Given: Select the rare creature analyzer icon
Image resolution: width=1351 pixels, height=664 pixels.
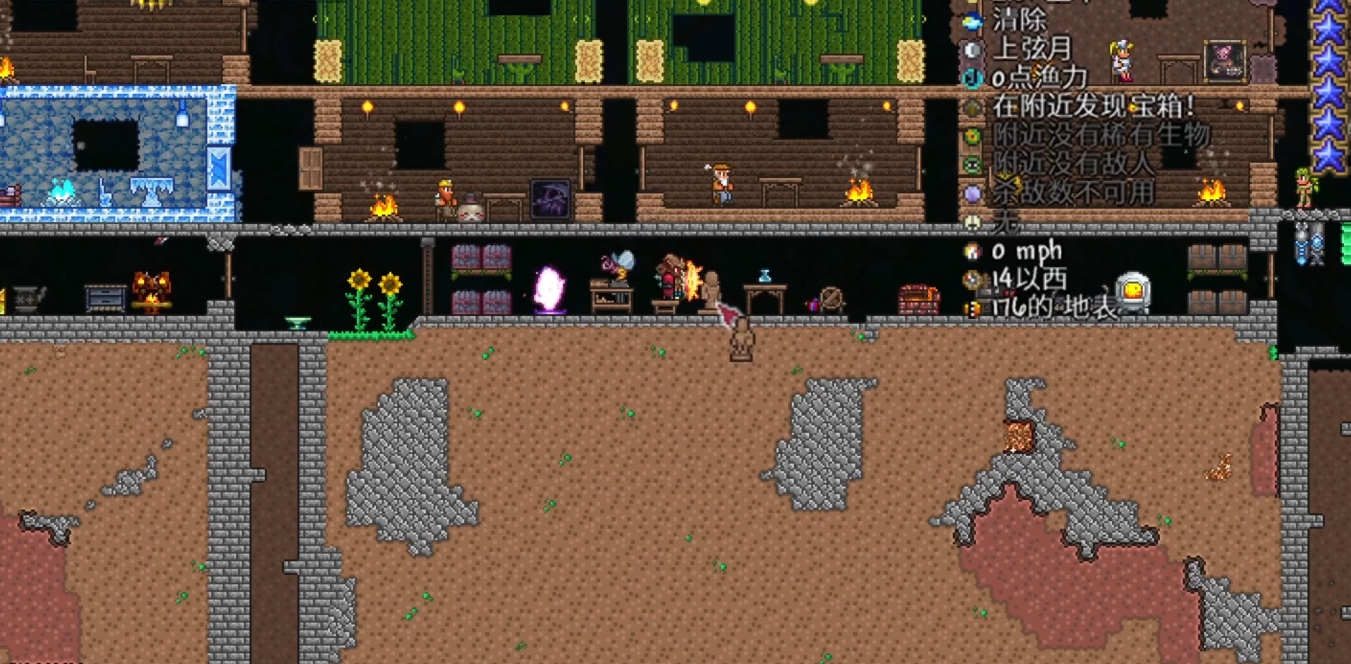Looking at the screenshot, I should coord(972,136).
